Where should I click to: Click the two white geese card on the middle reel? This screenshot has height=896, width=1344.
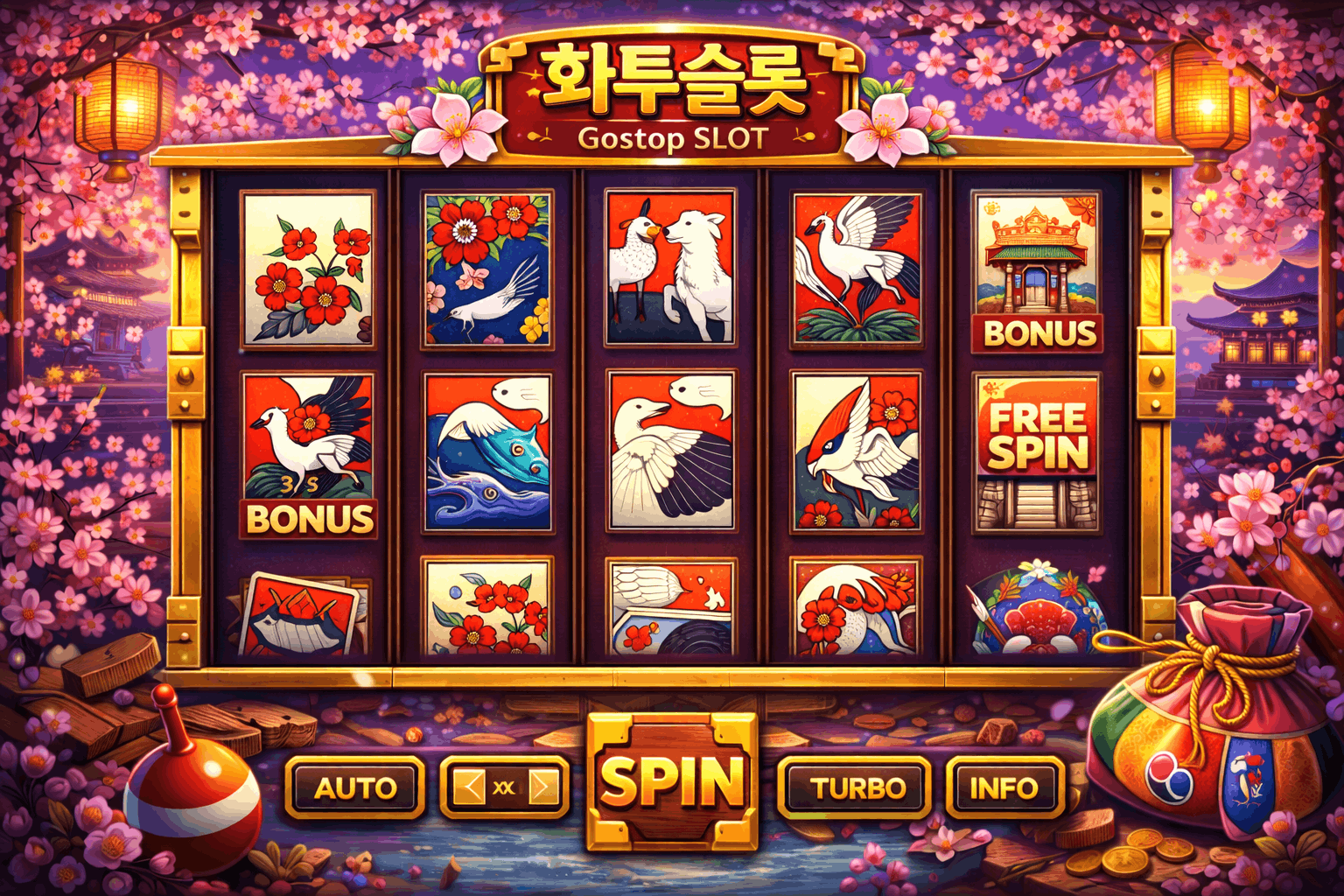tap(672, 451)
